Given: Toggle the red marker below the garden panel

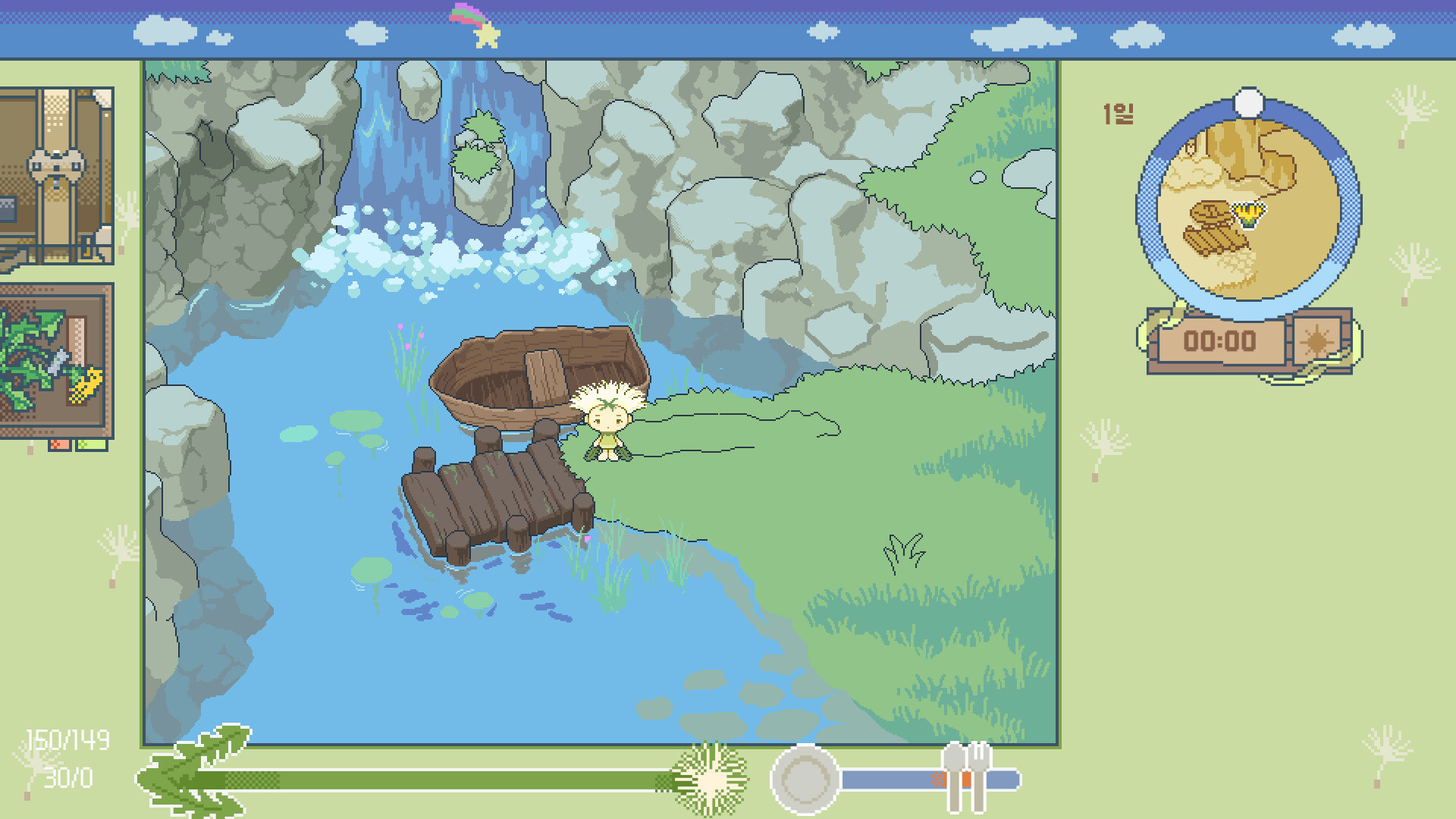Looking at the screenshot, I should (60, 445).
